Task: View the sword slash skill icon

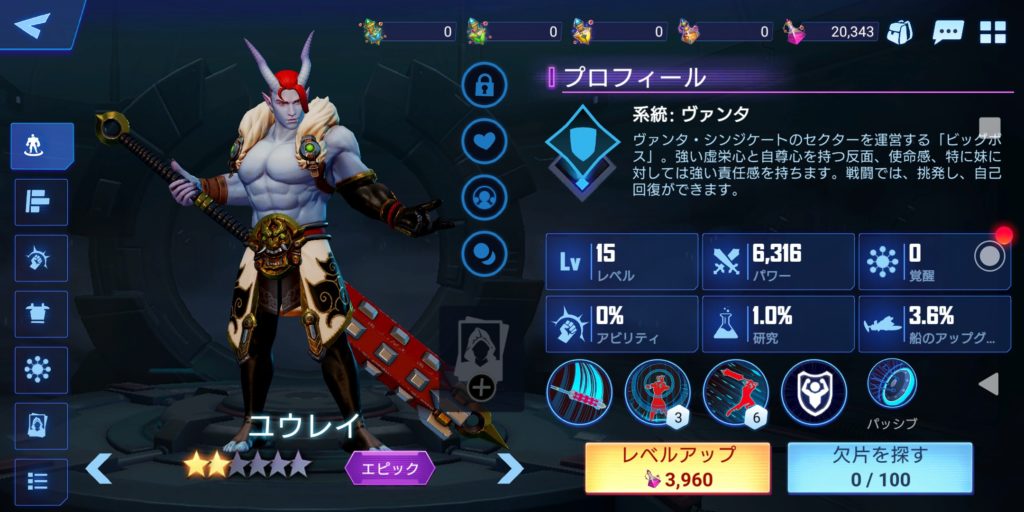Action: coord(579,391)
